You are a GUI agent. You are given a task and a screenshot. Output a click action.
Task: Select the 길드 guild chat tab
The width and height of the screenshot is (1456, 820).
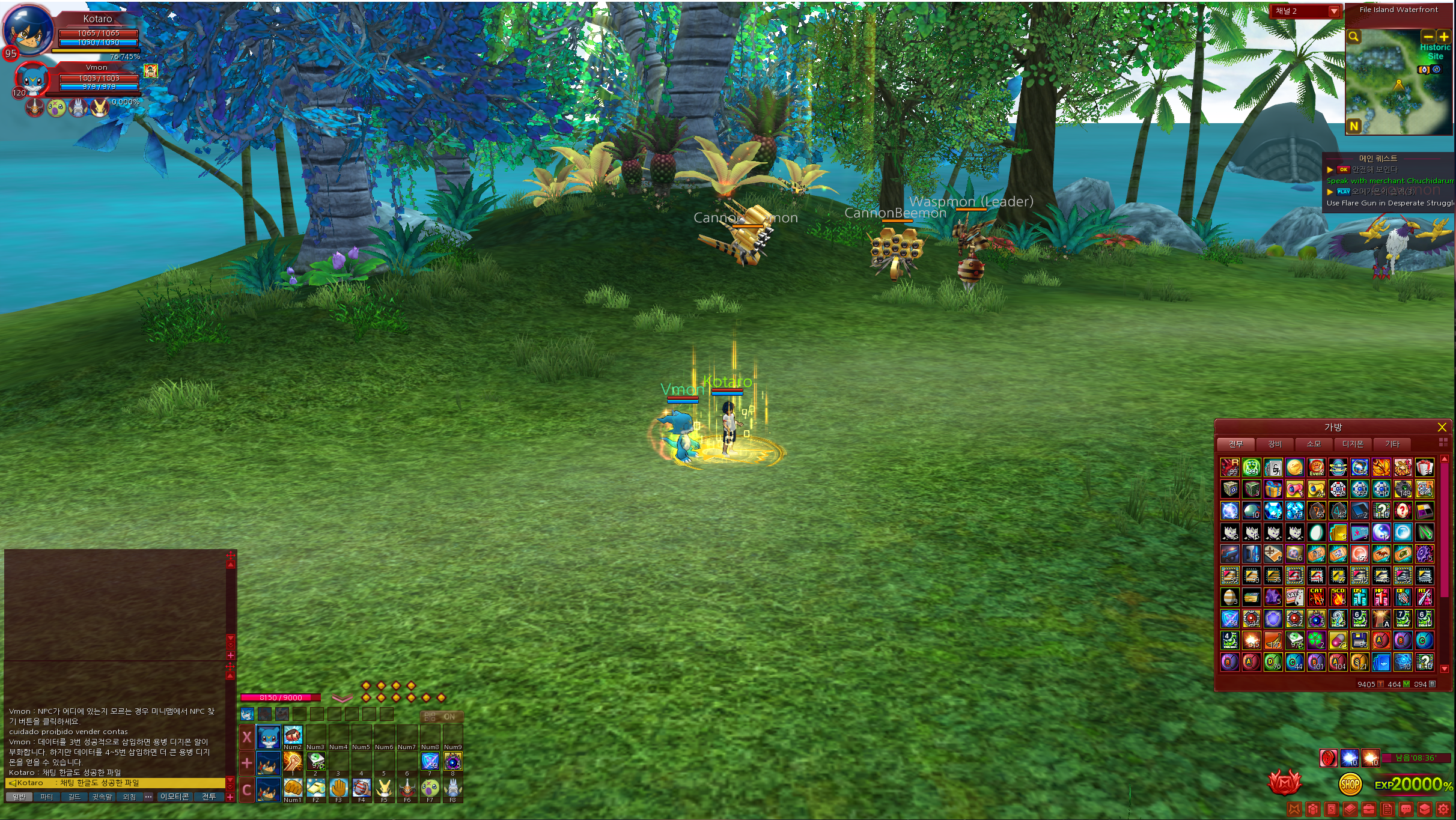click(74, 797)
